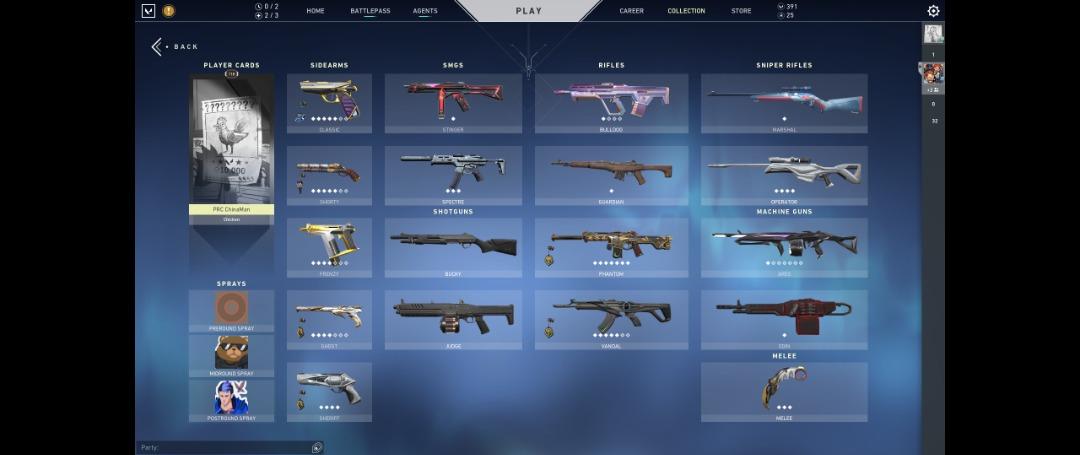1080x455 pixels.
Task: Open the Store tab
Action: (x=741, y=11)
